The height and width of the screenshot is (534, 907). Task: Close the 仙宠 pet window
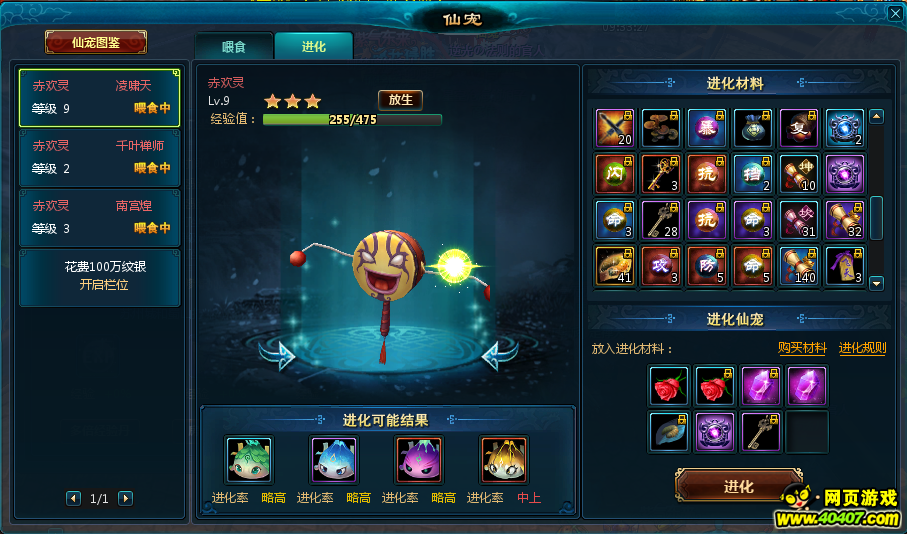coord(895,13)
